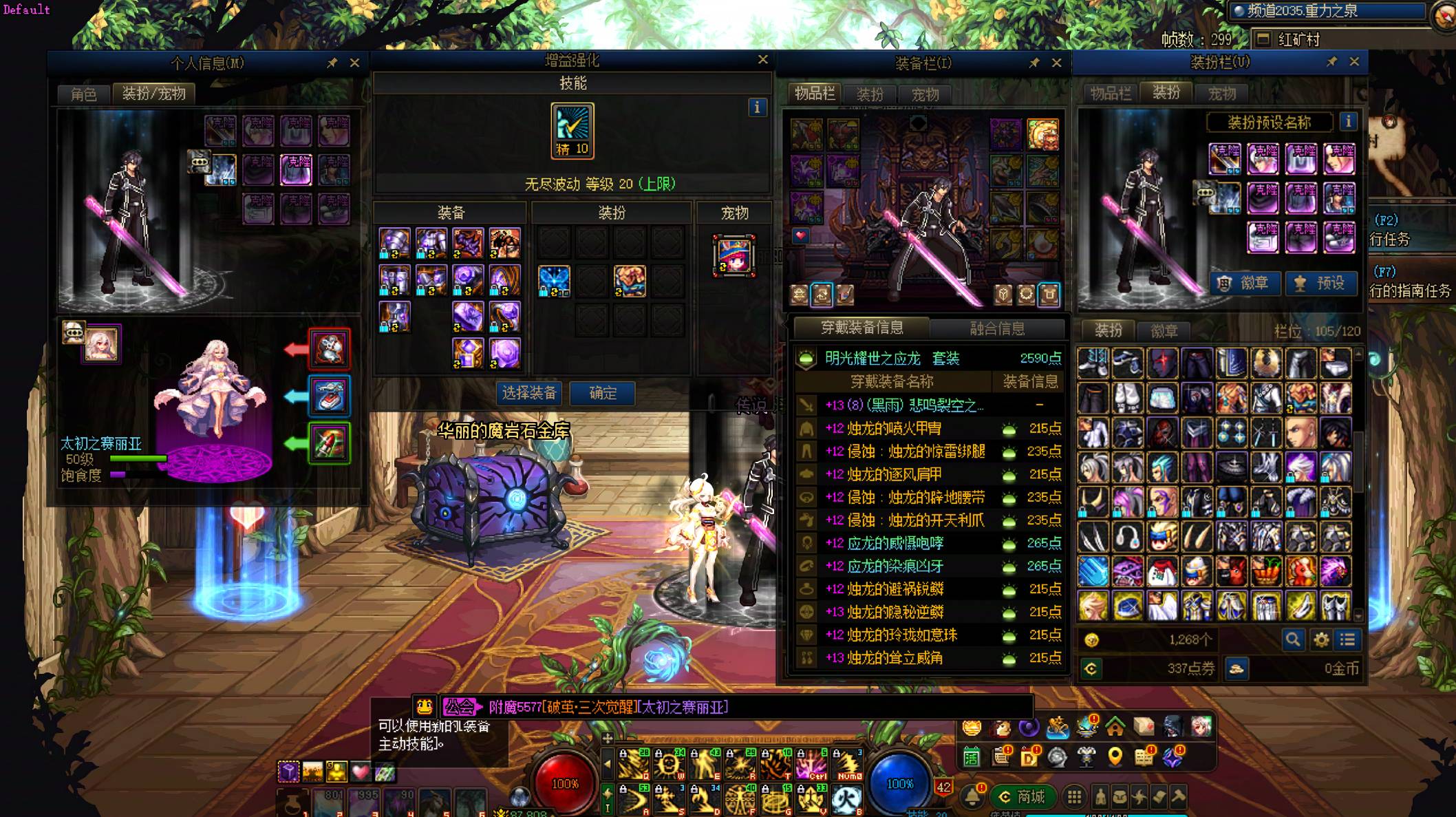Confirm with the 确定 button

(603, 393)
